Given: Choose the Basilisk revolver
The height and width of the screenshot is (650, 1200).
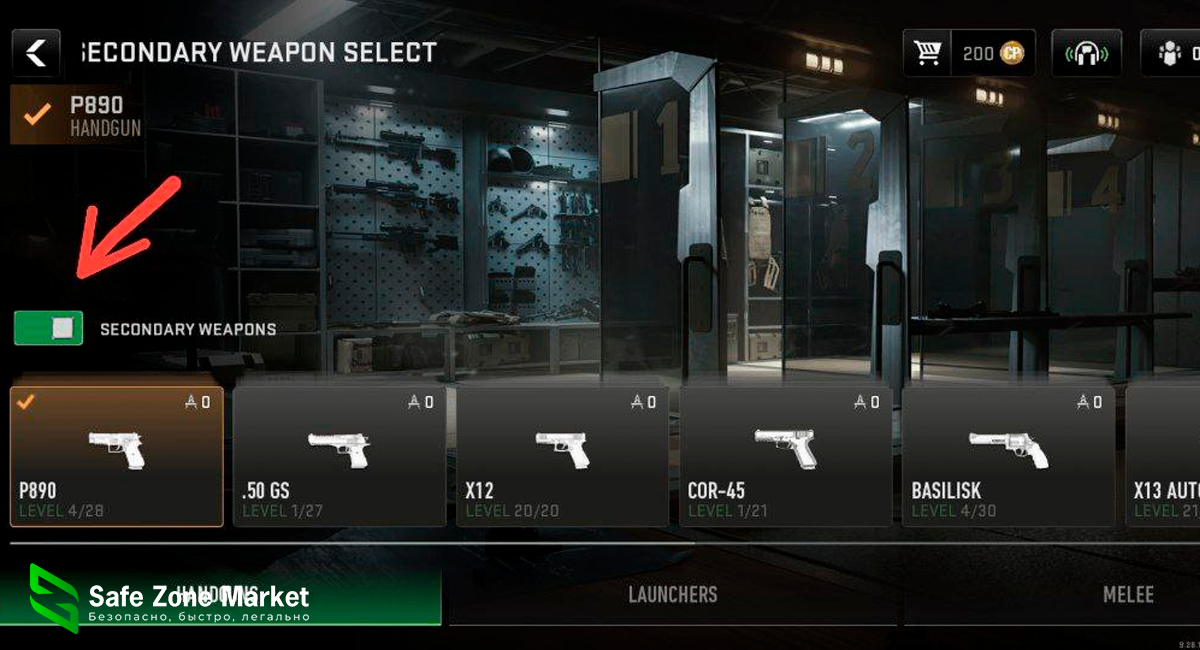Looking at the screenshot, I should [1008, 456].
